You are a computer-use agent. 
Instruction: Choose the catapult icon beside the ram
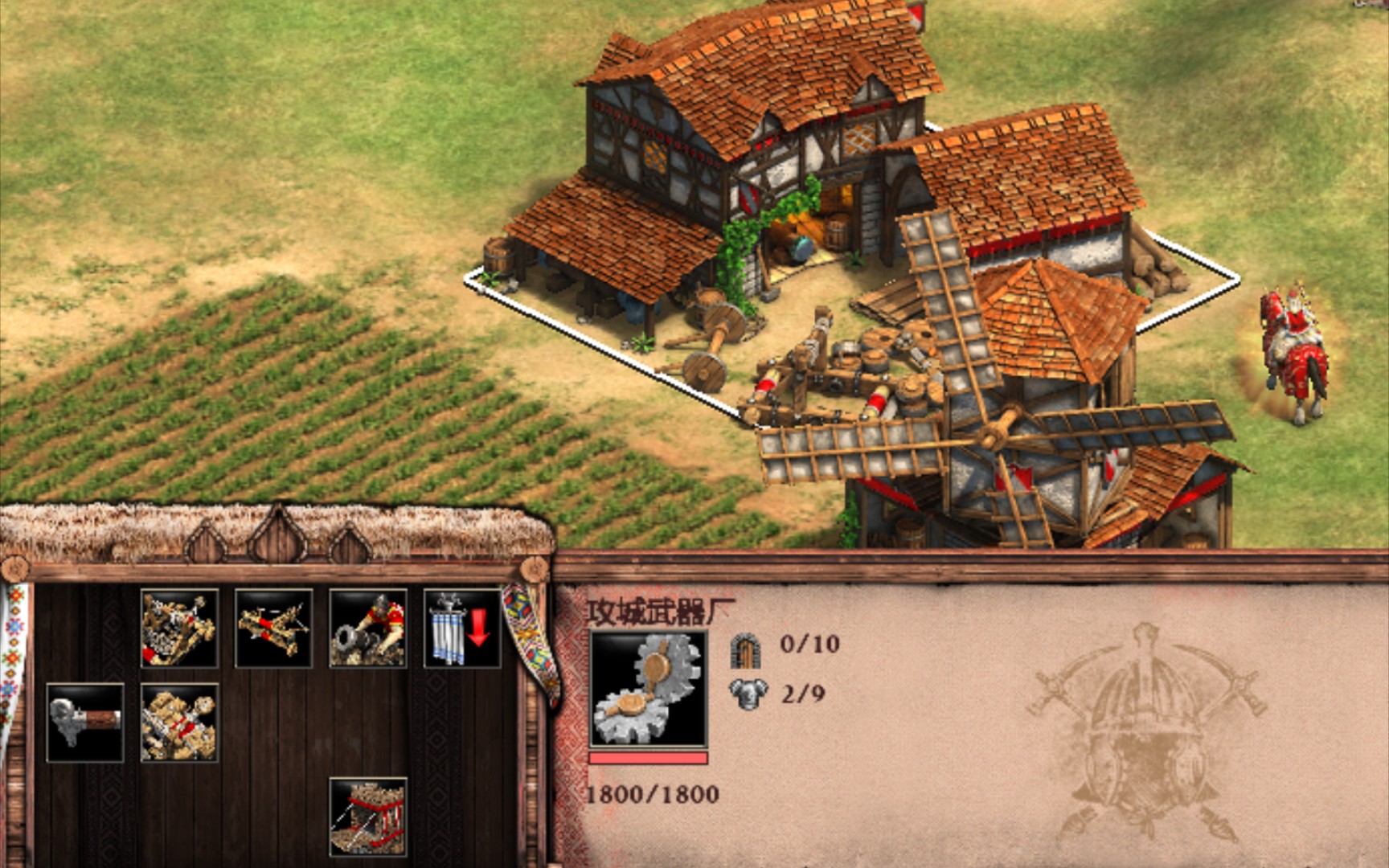click(x=178, y=723)
